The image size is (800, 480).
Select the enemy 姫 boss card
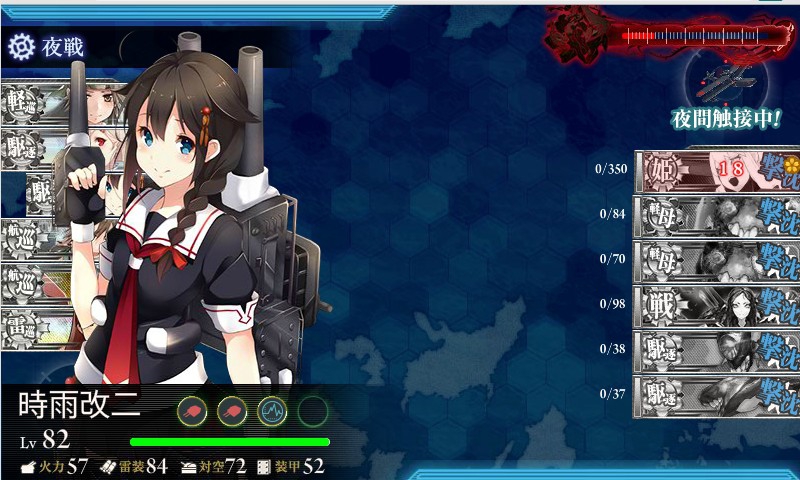tap(716, 170)
